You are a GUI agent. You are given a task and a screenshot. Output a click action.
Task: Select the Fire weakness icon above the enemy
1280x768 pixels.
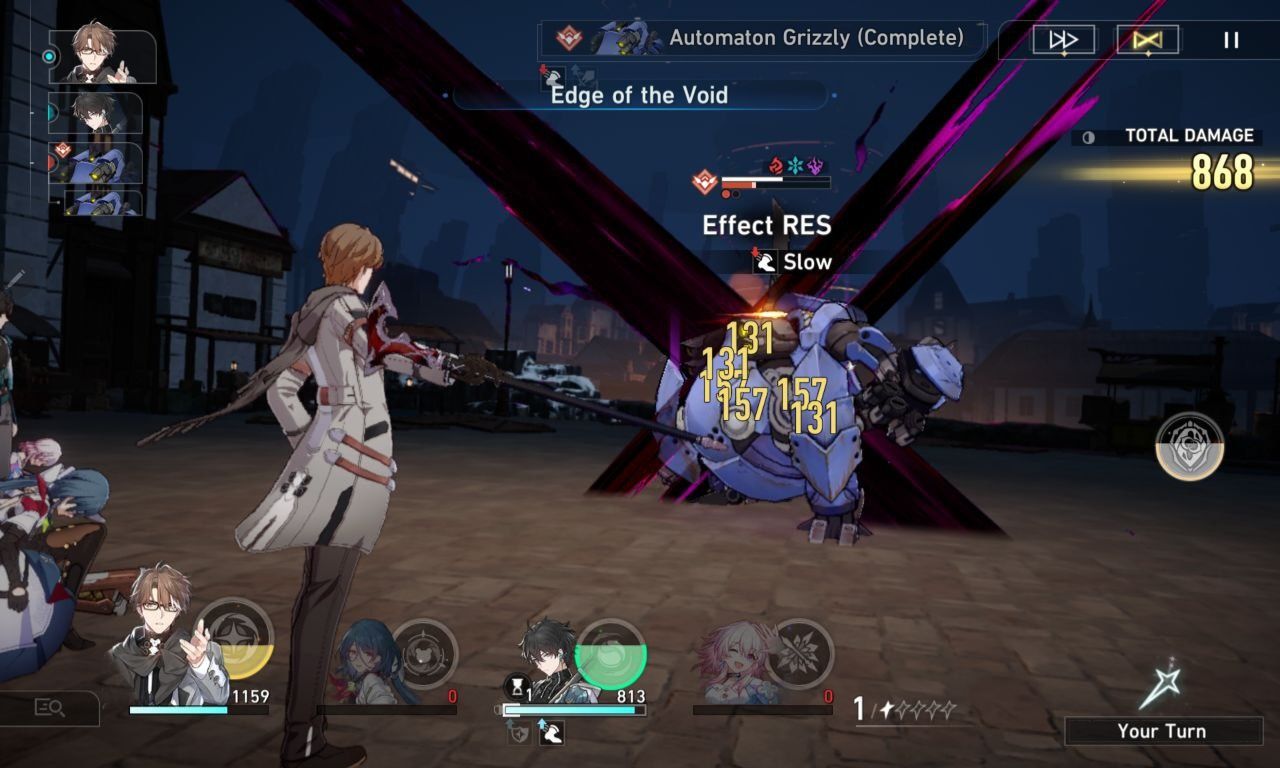point(777,166)
